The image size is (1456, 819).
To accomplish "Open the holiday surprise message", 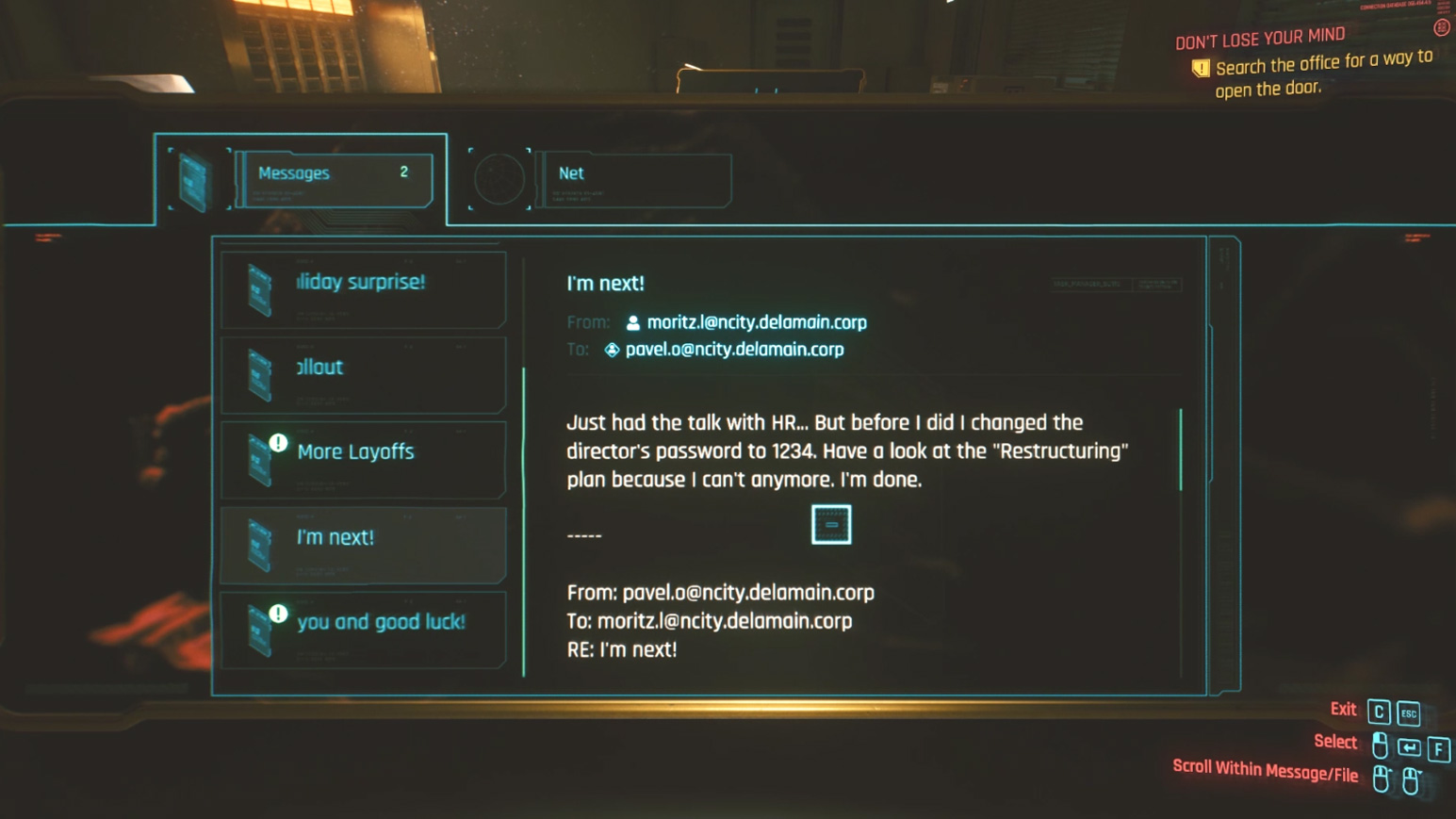I will [x=363, y=287].
